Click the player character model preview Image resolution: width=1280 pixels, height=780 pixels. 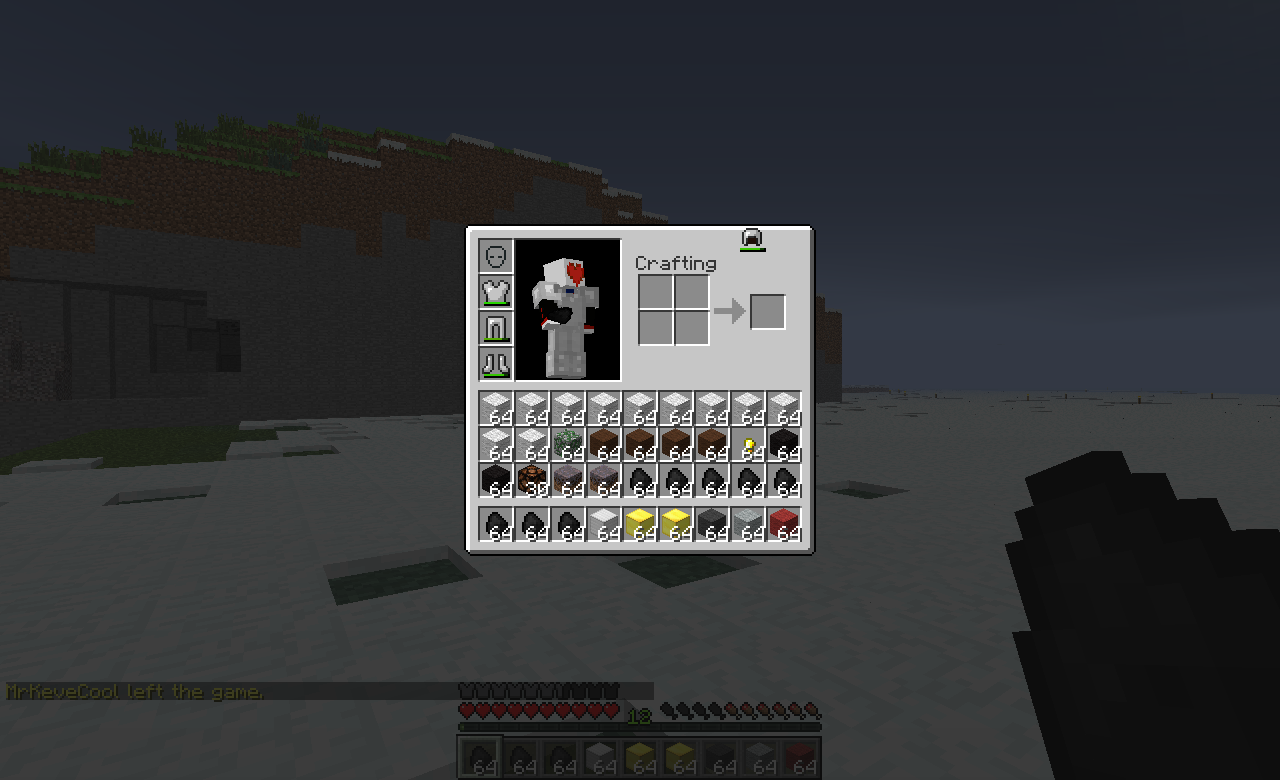(568, 308)
